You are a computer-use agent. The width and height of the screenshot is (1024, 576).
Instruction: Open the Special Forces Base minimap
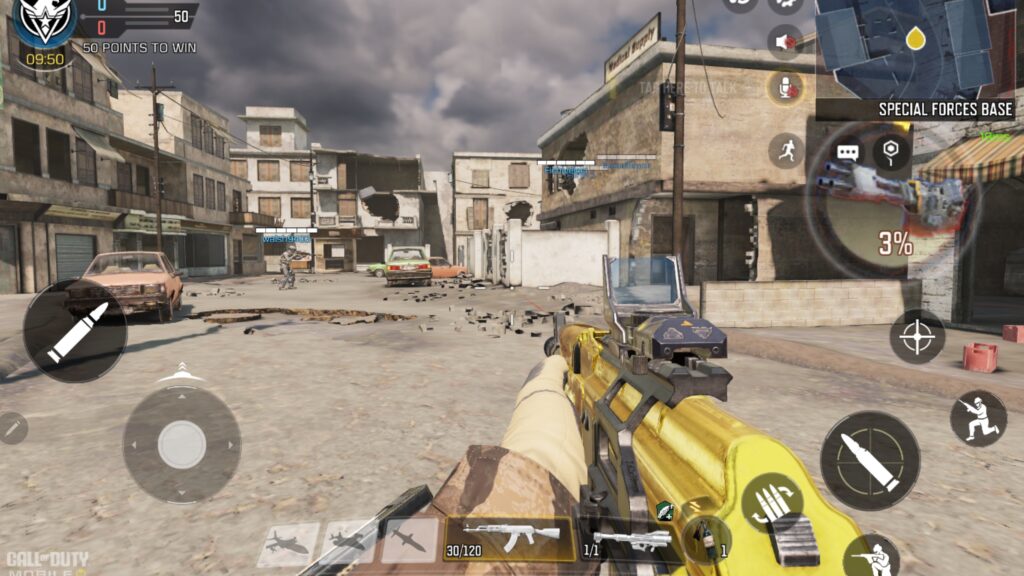coord(915,48)
